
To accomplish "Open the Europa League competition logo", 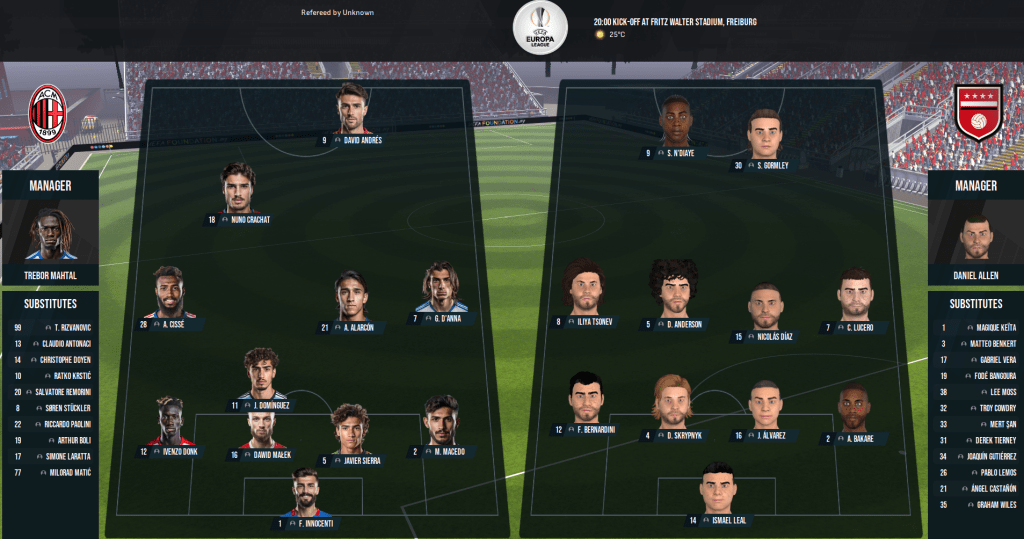I will pos(540,27).
